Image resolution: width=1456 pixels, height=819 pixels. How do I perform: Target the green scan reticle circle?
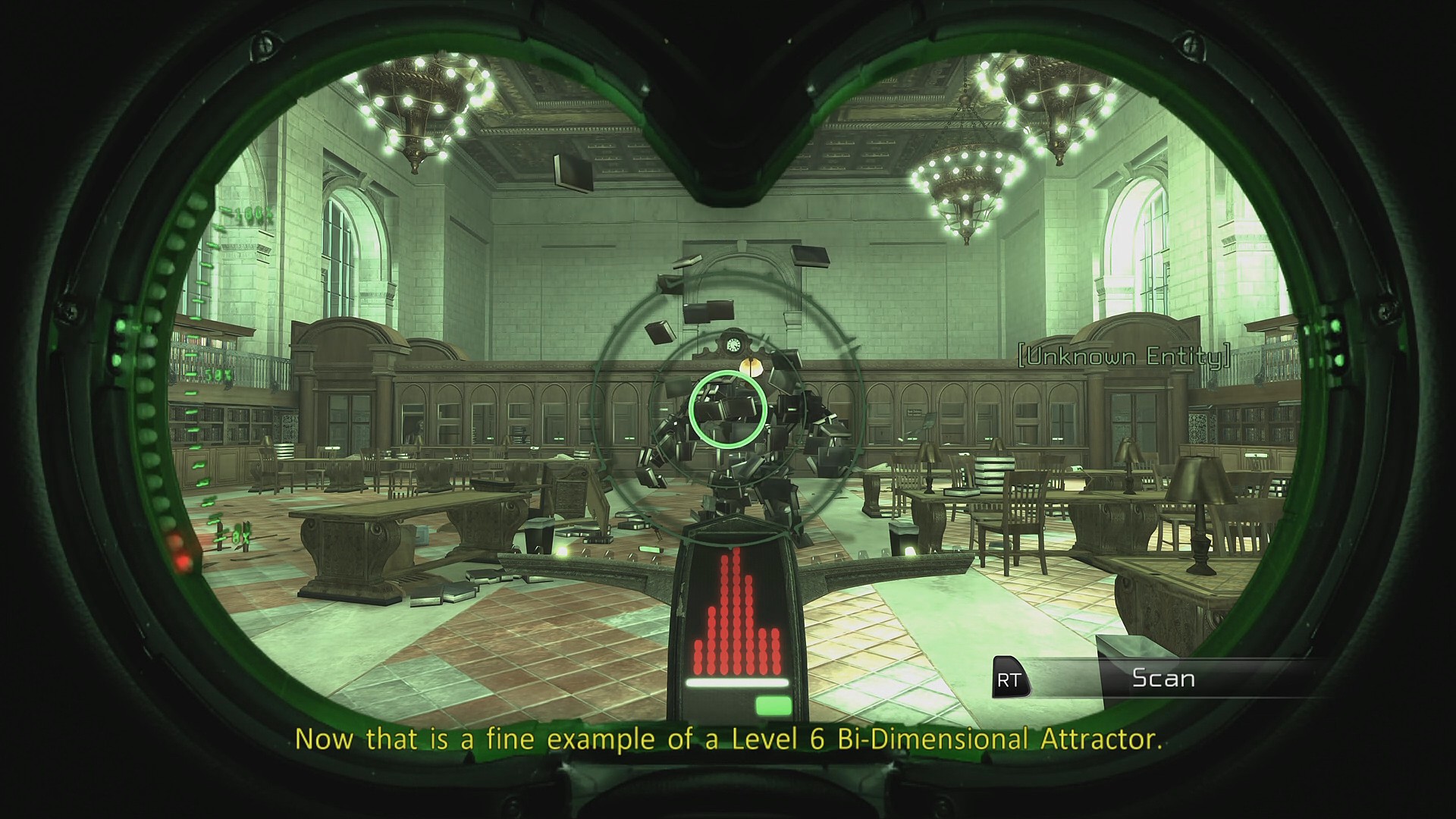click(x=727, y=410)
